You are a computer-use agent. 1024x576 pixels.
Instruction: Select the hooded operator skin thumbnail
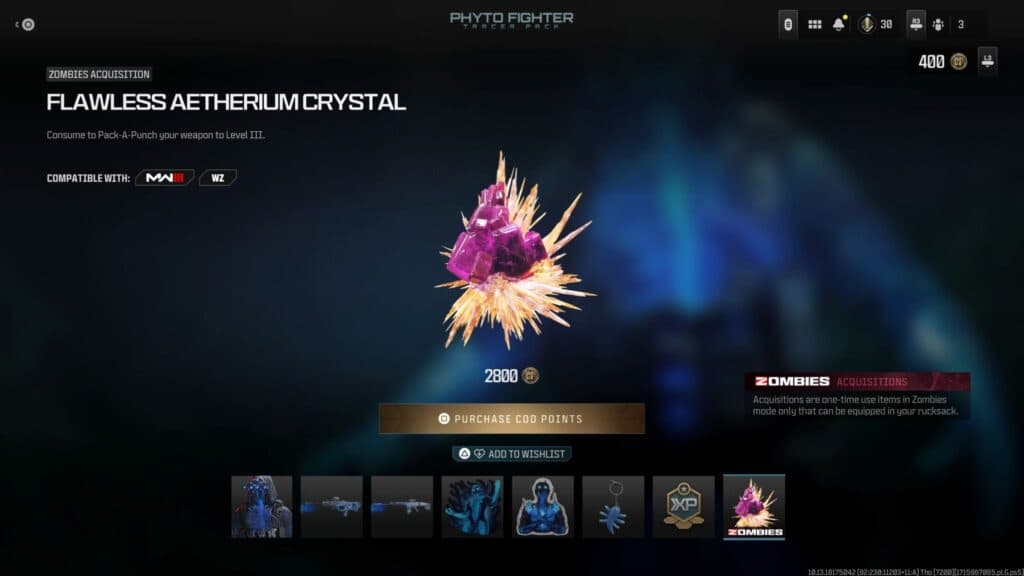point(262,506)
